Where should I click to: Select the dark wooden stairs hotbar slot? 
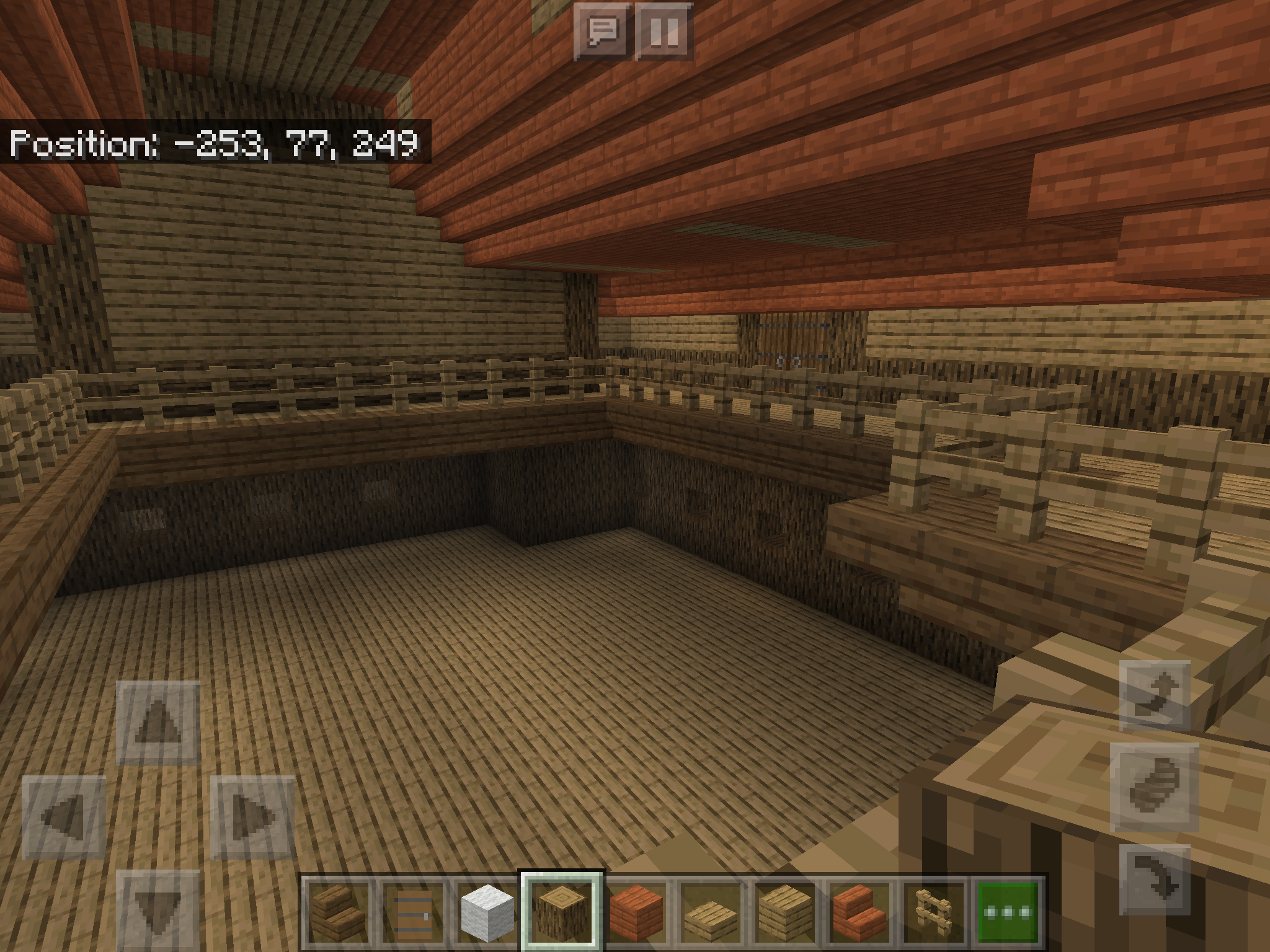coord(338,911)
